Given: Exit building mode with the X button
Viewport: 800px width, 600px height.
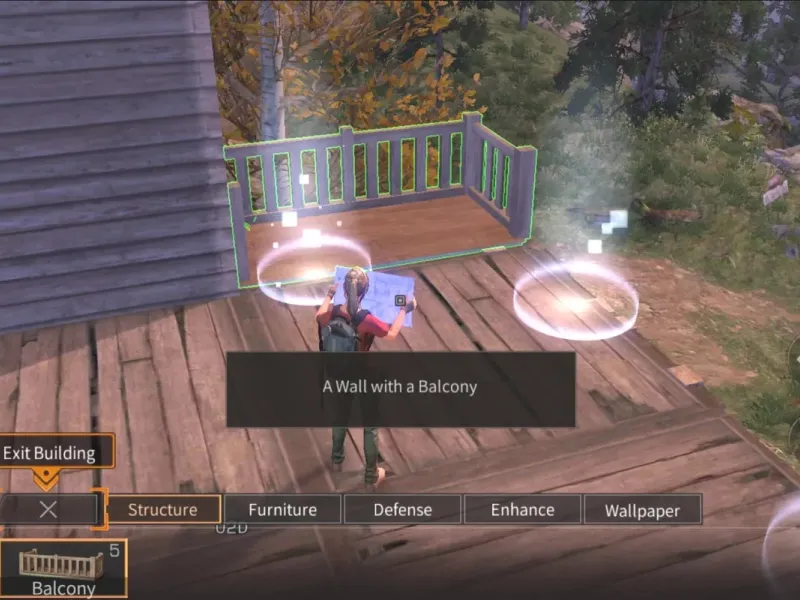Looking at the screenshot, I should (48, 509).
